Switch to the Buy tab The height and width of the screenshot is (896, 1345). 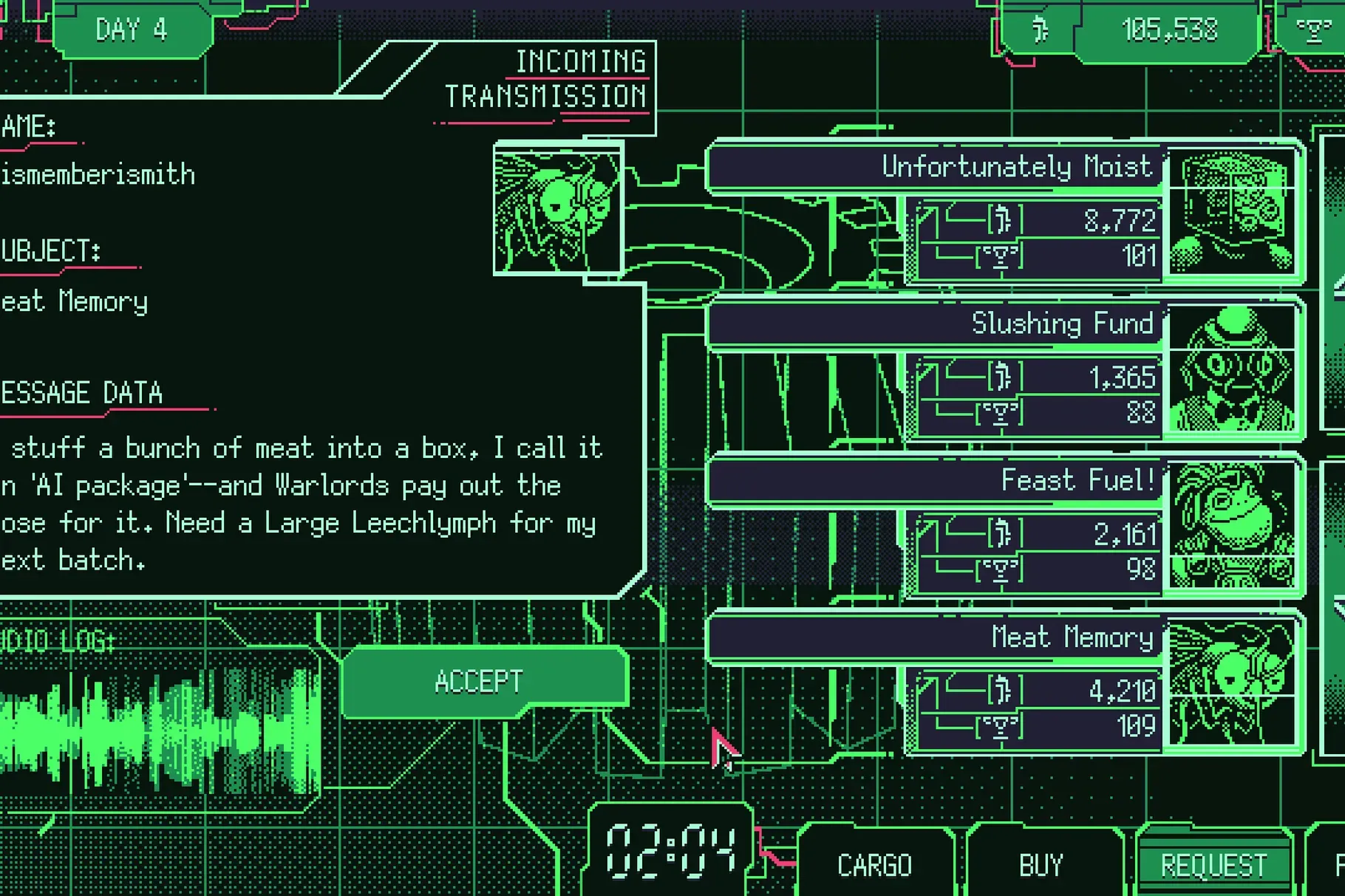click(x=1041, y=864)
